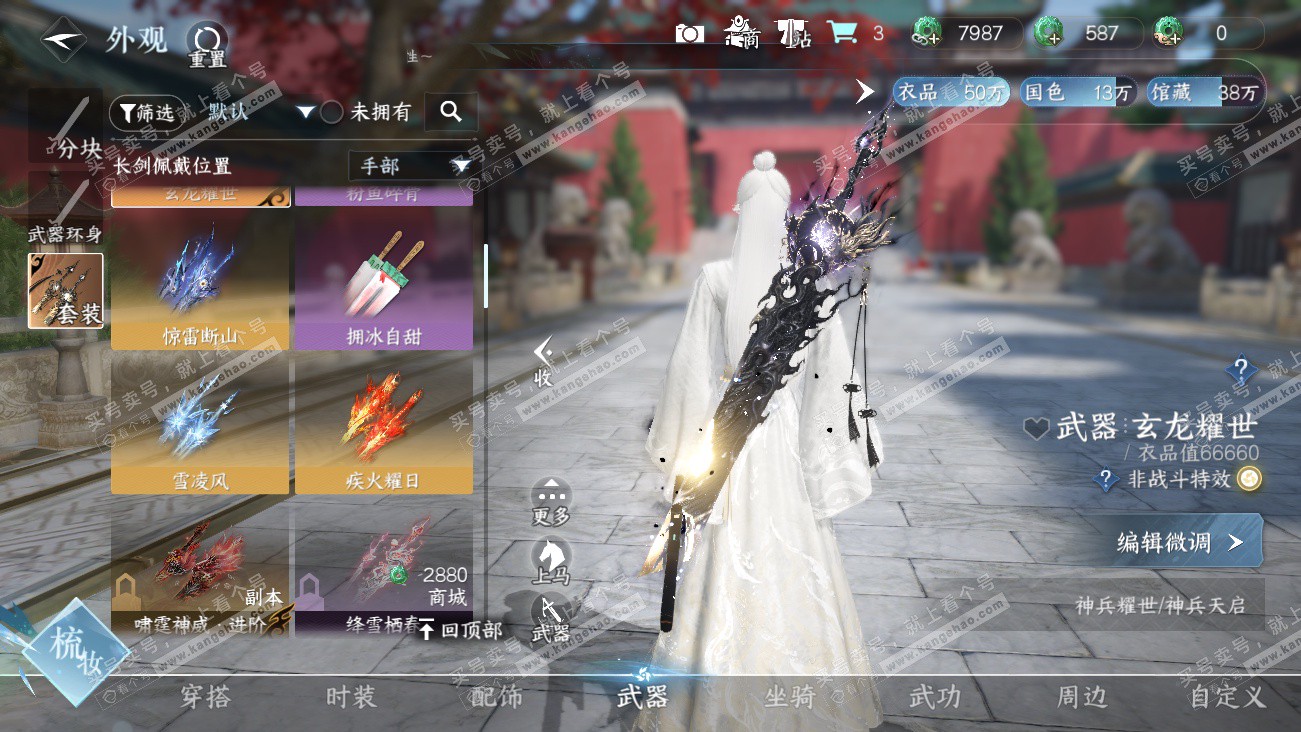
Task: Select the 套装 set category
Action: tap(66, 291)
